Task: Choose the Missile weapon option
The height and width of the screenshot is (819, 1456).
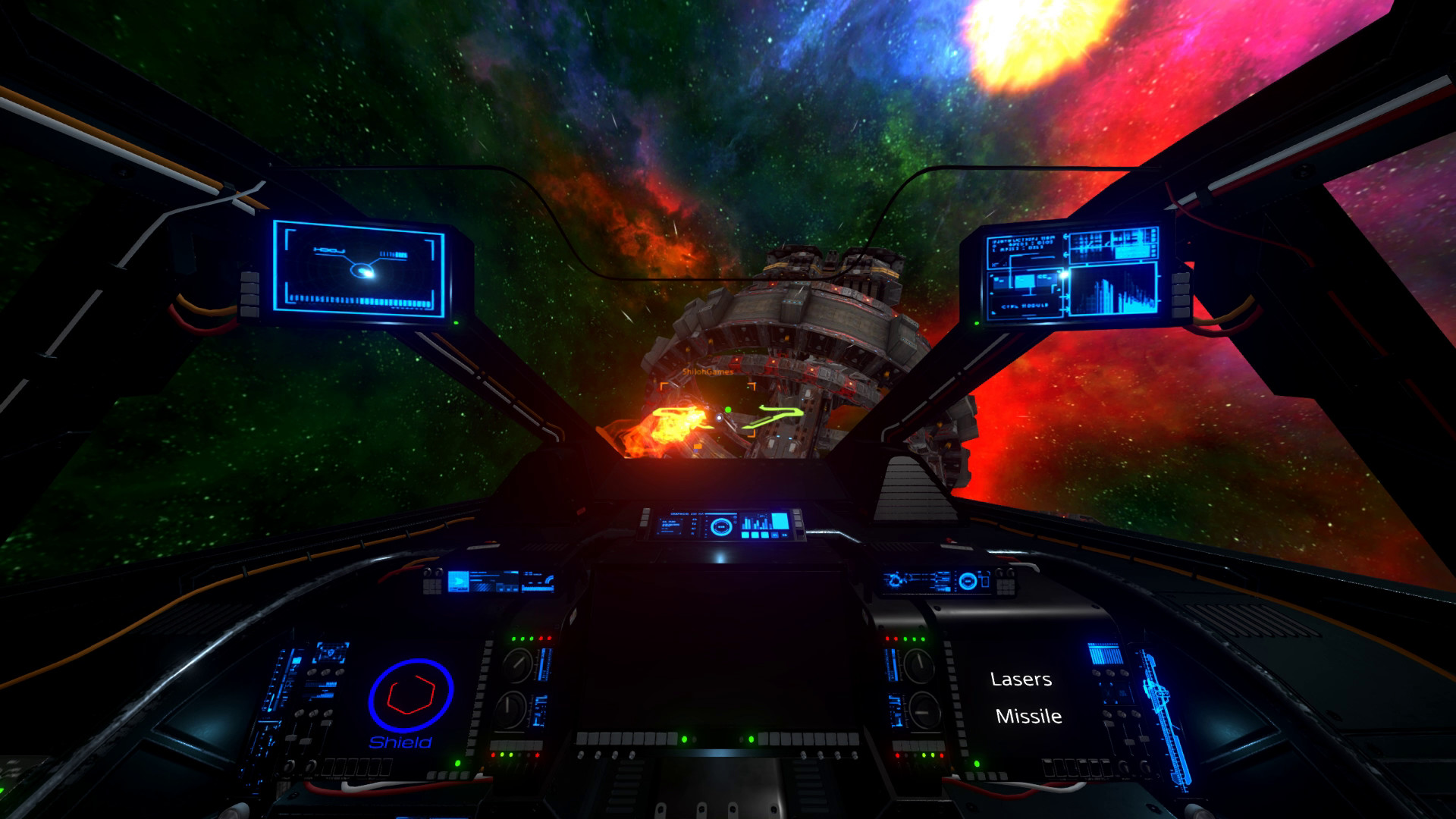Action: point(1028,717)
